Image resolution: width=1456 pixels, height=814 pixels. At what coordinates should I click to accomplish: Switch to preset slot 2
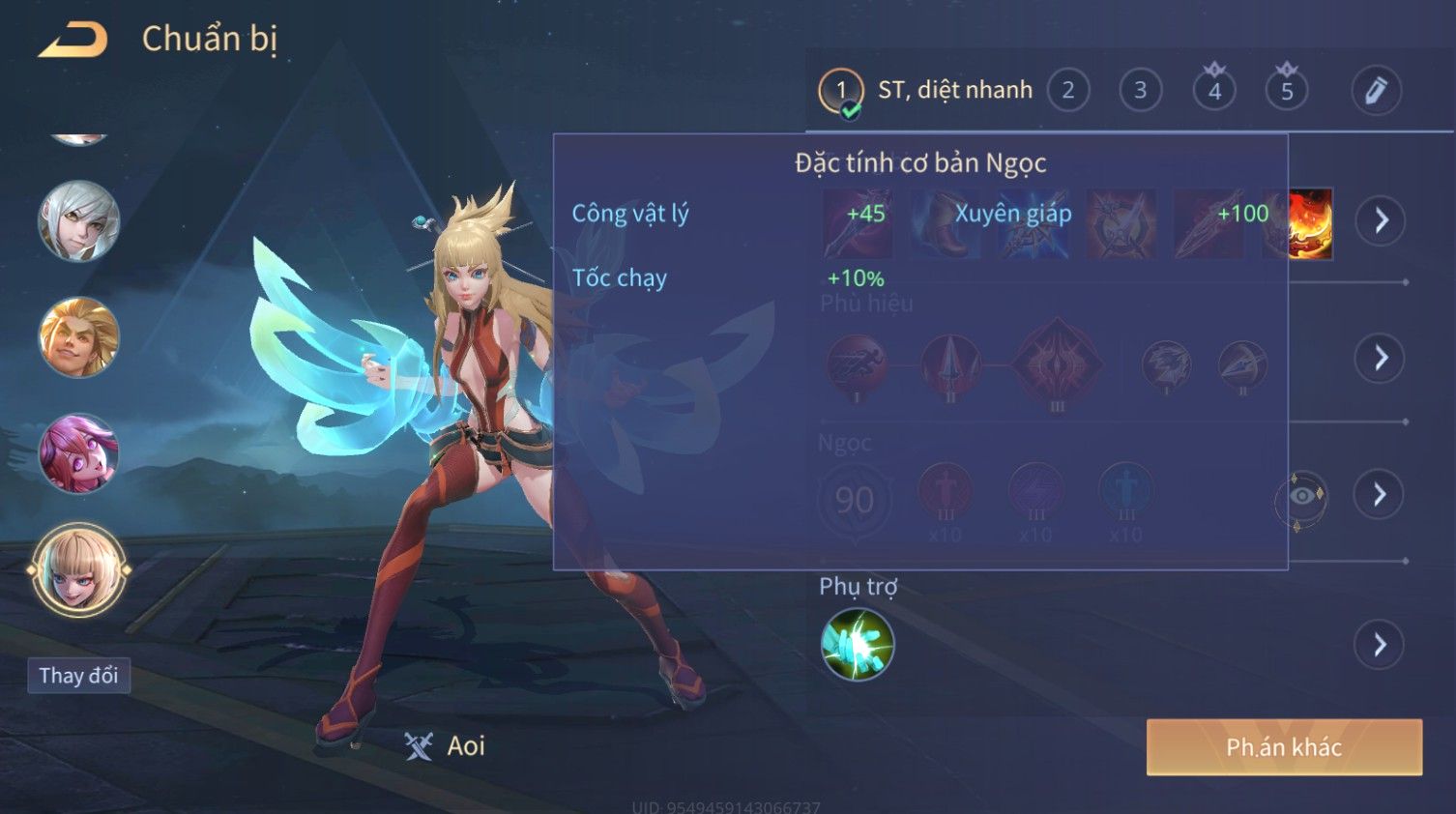[1068, 91]
